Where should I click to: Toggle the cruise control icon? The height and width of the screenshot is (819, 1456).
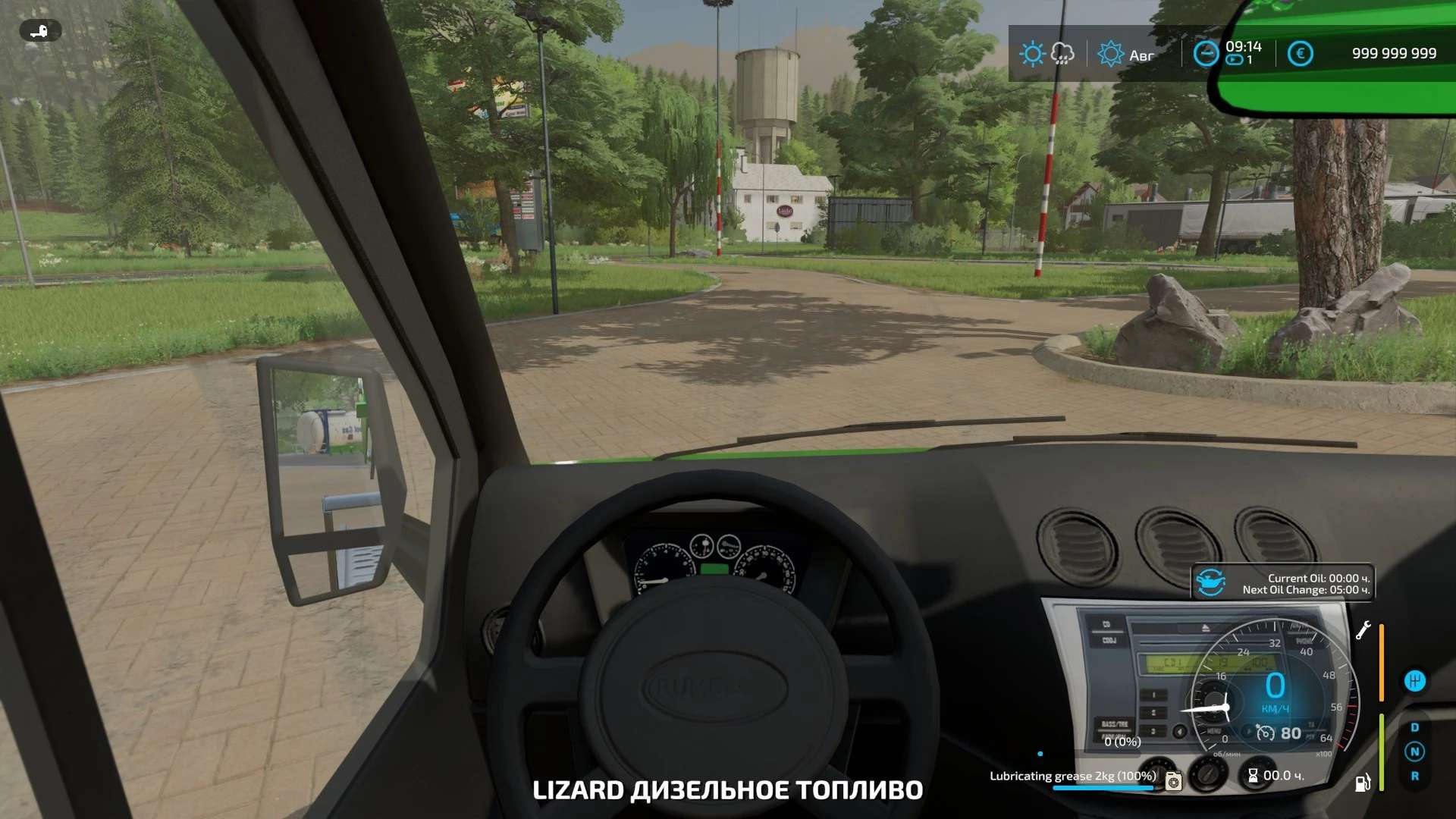point(1266,733)
